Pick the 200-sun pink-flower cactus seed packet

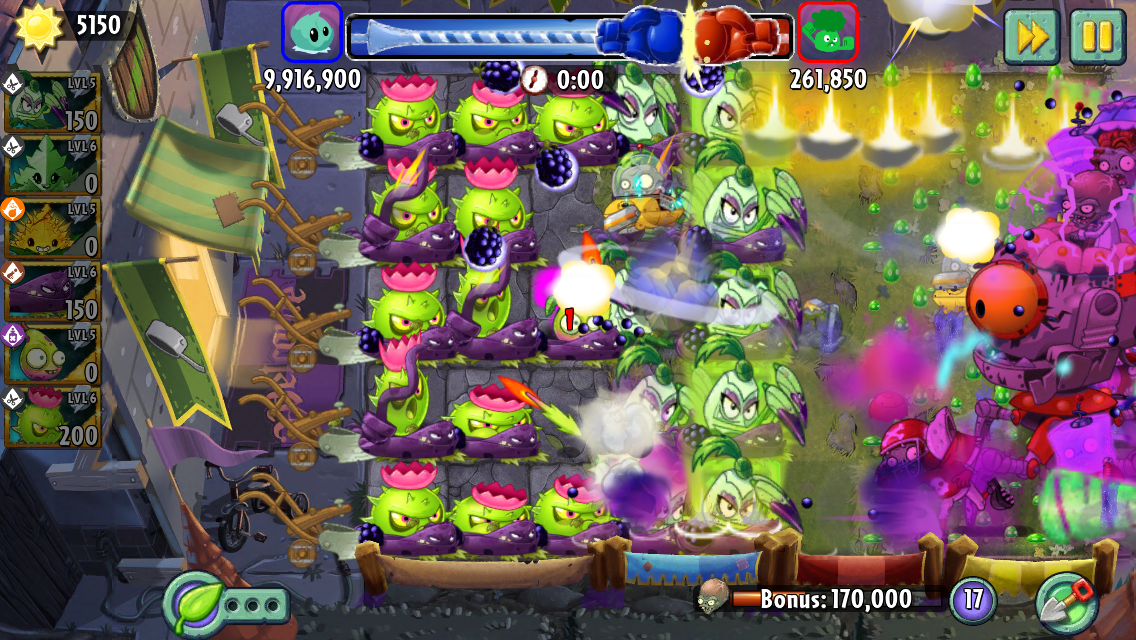(x=52, y=418)
